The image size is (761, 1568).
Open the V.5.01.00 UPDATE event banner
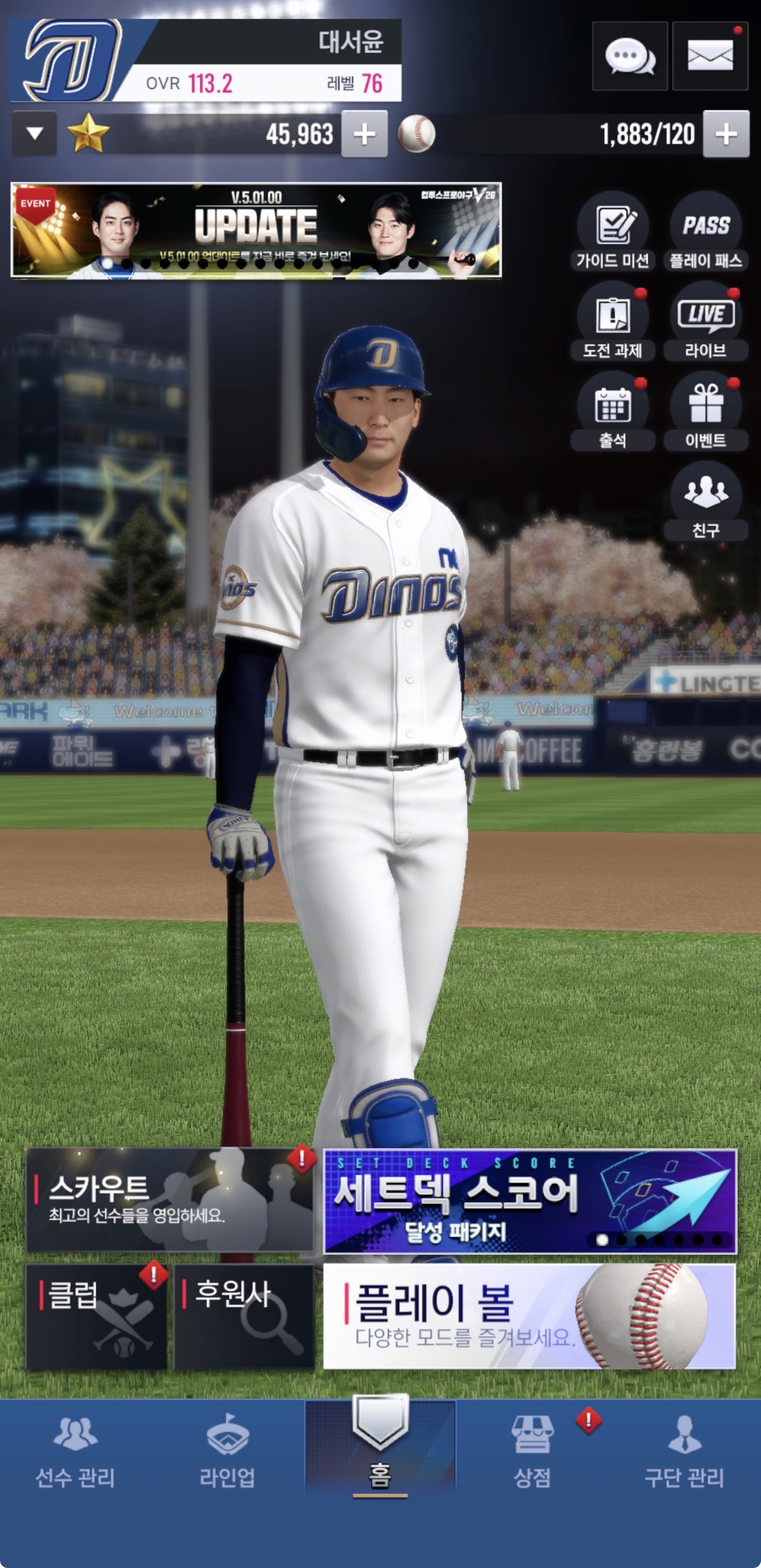256,230
